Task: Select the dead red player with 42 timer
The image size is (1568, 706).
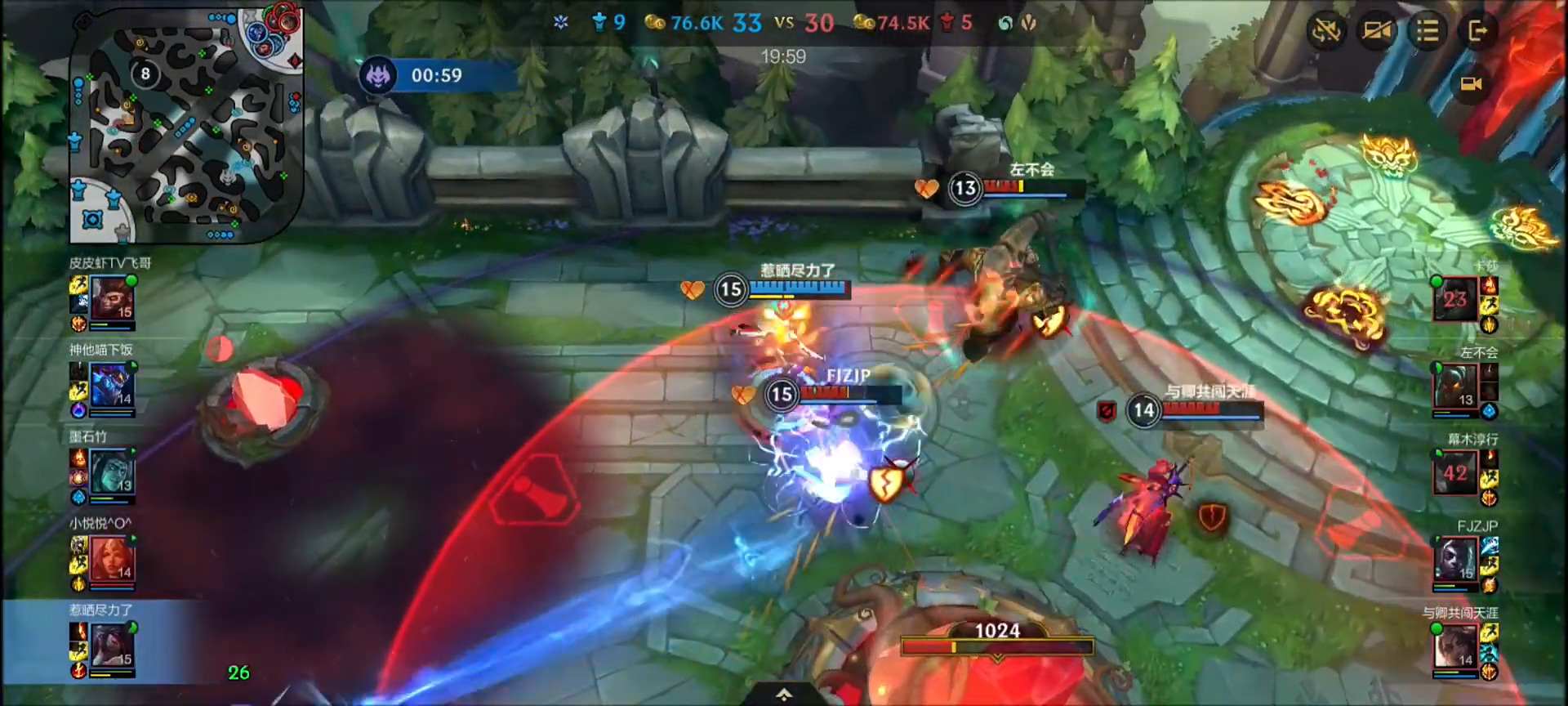Action: coord(1454,473)
